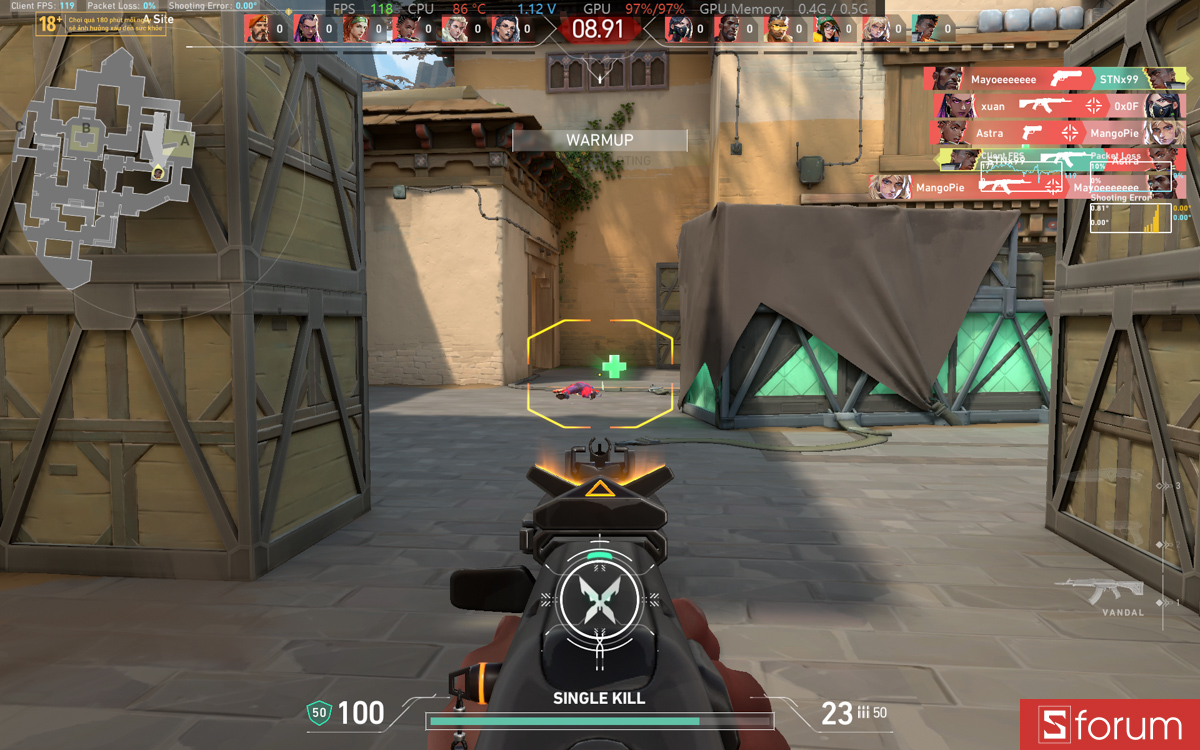
Task: Click the masked agent portrait right of the timer
Action: 680,29
